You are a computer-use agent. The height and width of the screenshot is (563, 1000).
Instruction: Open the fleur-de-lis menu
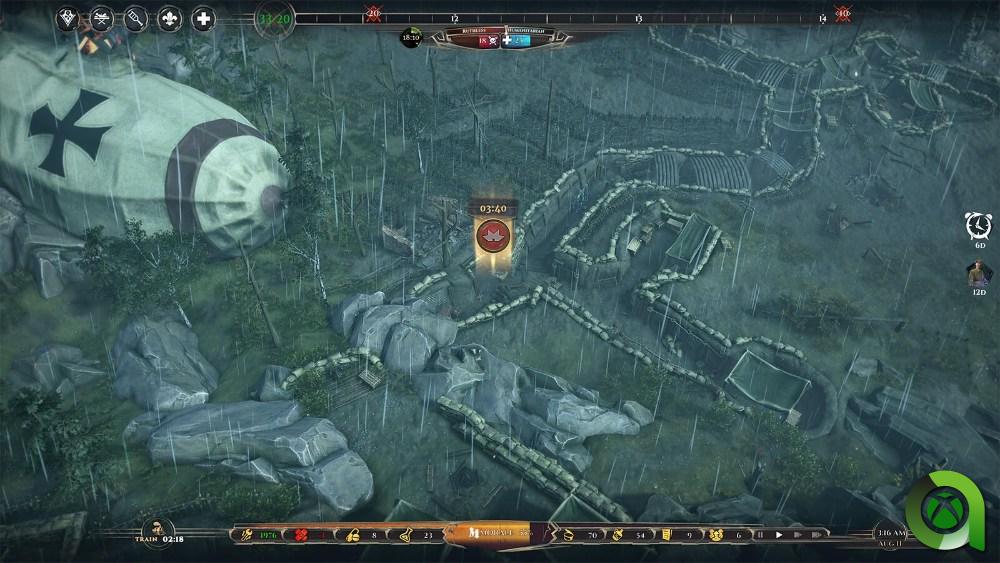tap(169, 18)
